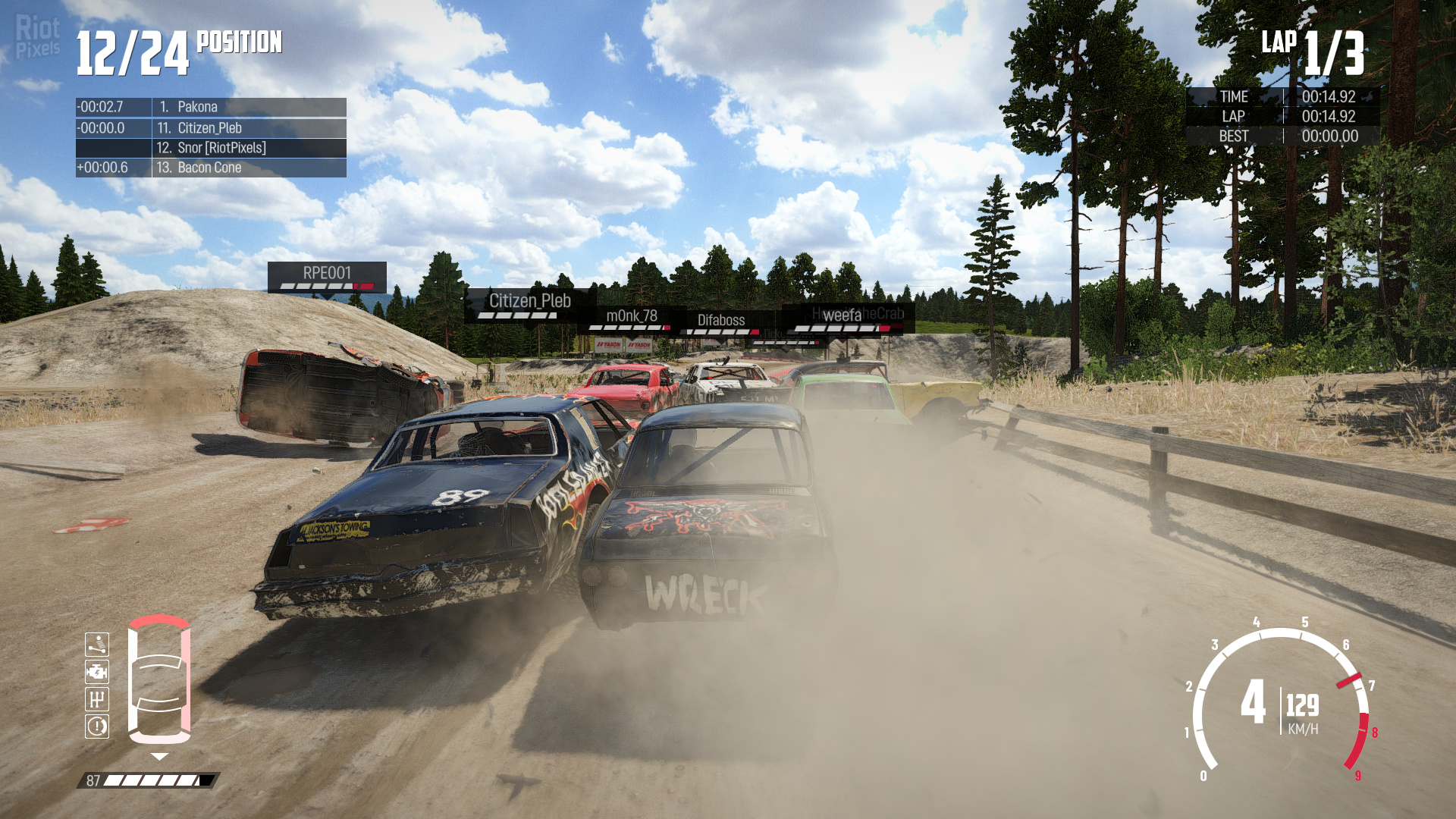
Task: Click the weefa player name tag
Action: coord(842,317)
